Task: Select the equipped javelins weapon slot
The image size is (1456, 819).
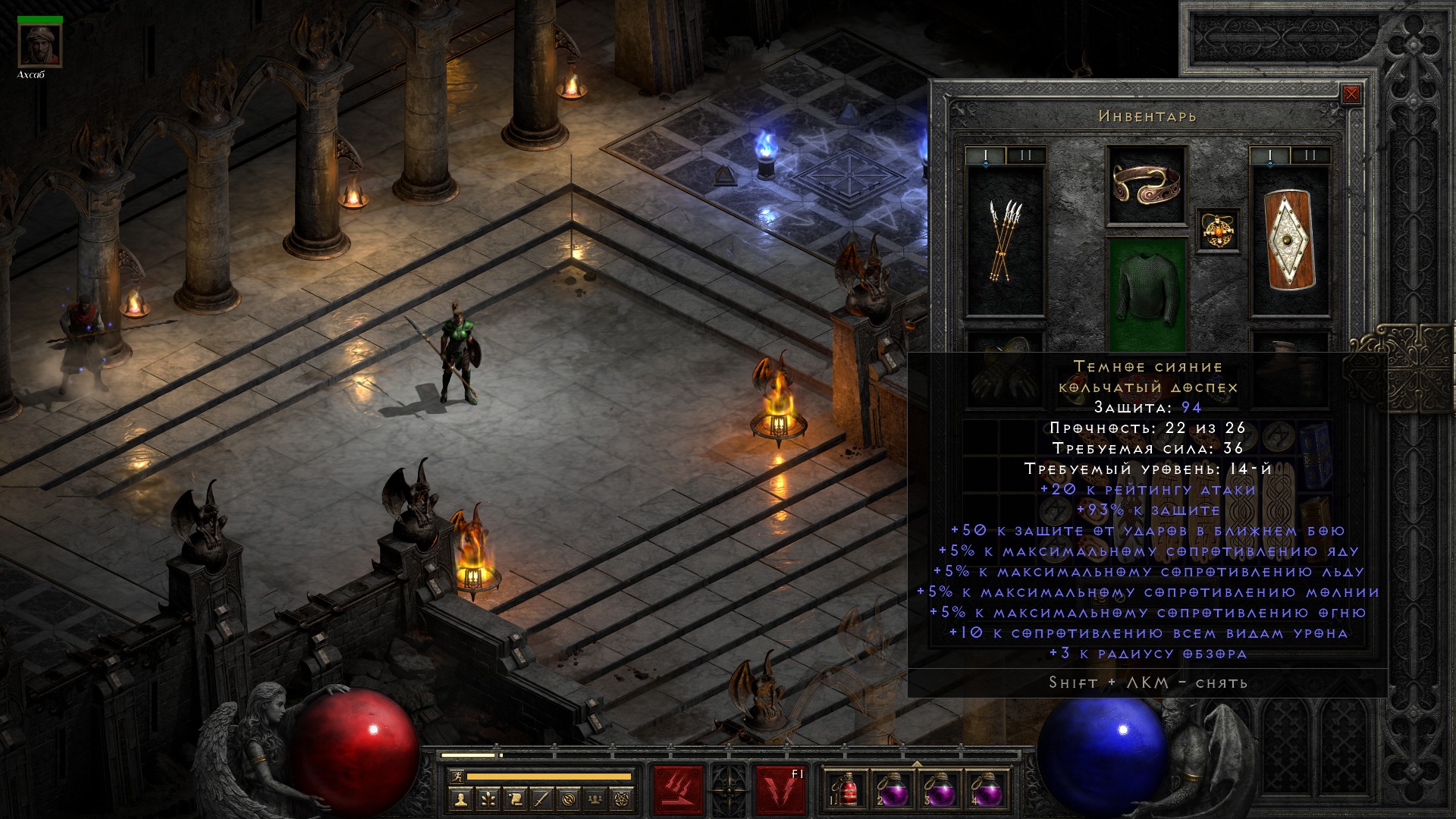Action: [1005, 239]
